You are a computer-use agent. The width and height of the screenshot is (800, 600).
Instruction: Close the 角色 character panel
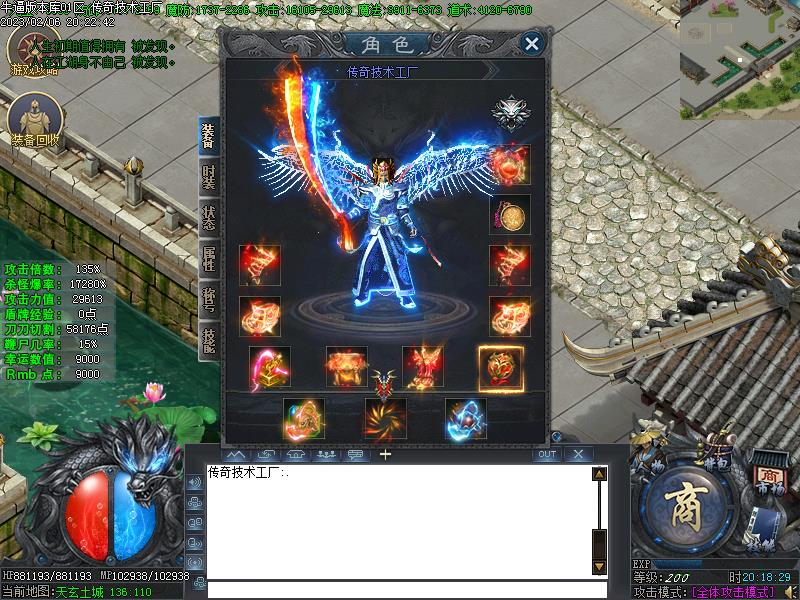coord(532,43)
